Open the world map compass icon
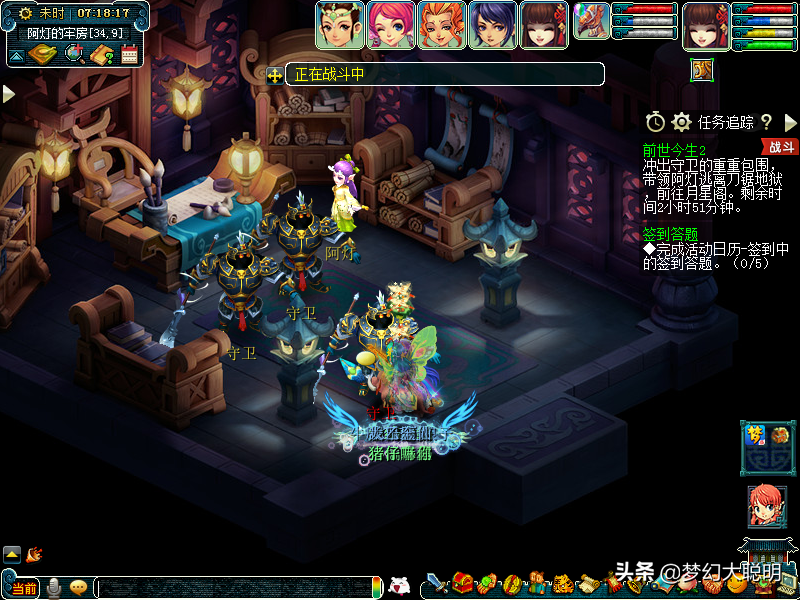 (x=42, y=53)
